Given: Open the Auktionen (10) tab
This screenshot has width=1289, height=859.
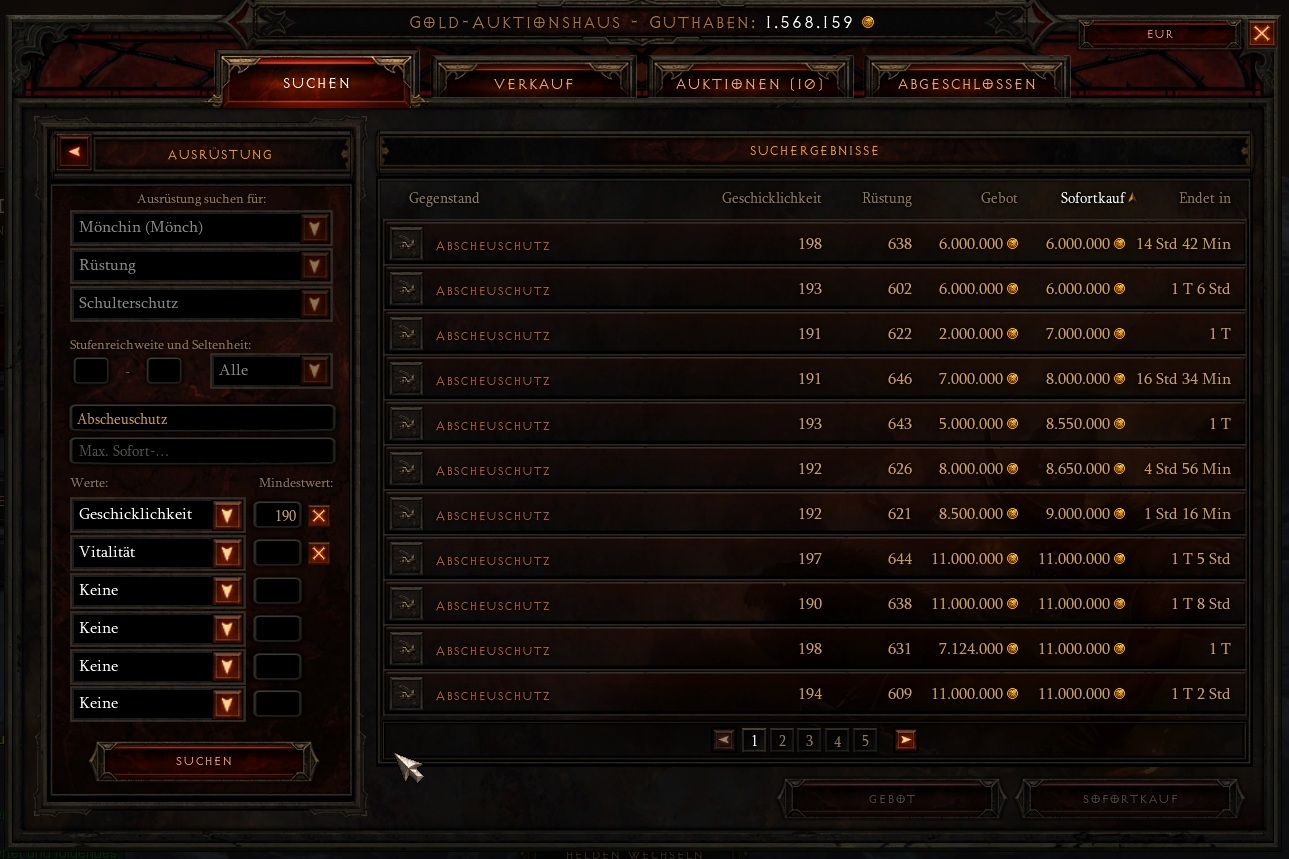Looking at the screenshot, I should pyautogui.click(x=750, y=84).
